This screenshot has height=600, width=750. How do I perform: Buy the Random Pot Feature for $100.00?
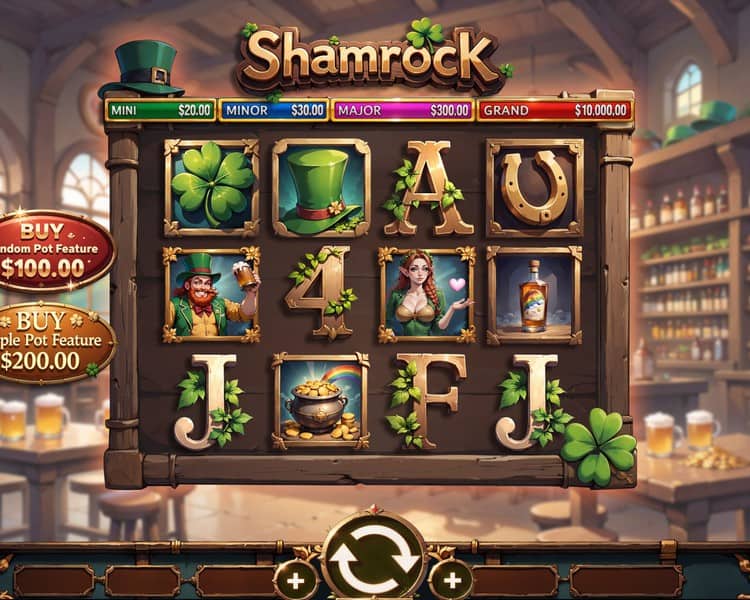coord(52,251)
